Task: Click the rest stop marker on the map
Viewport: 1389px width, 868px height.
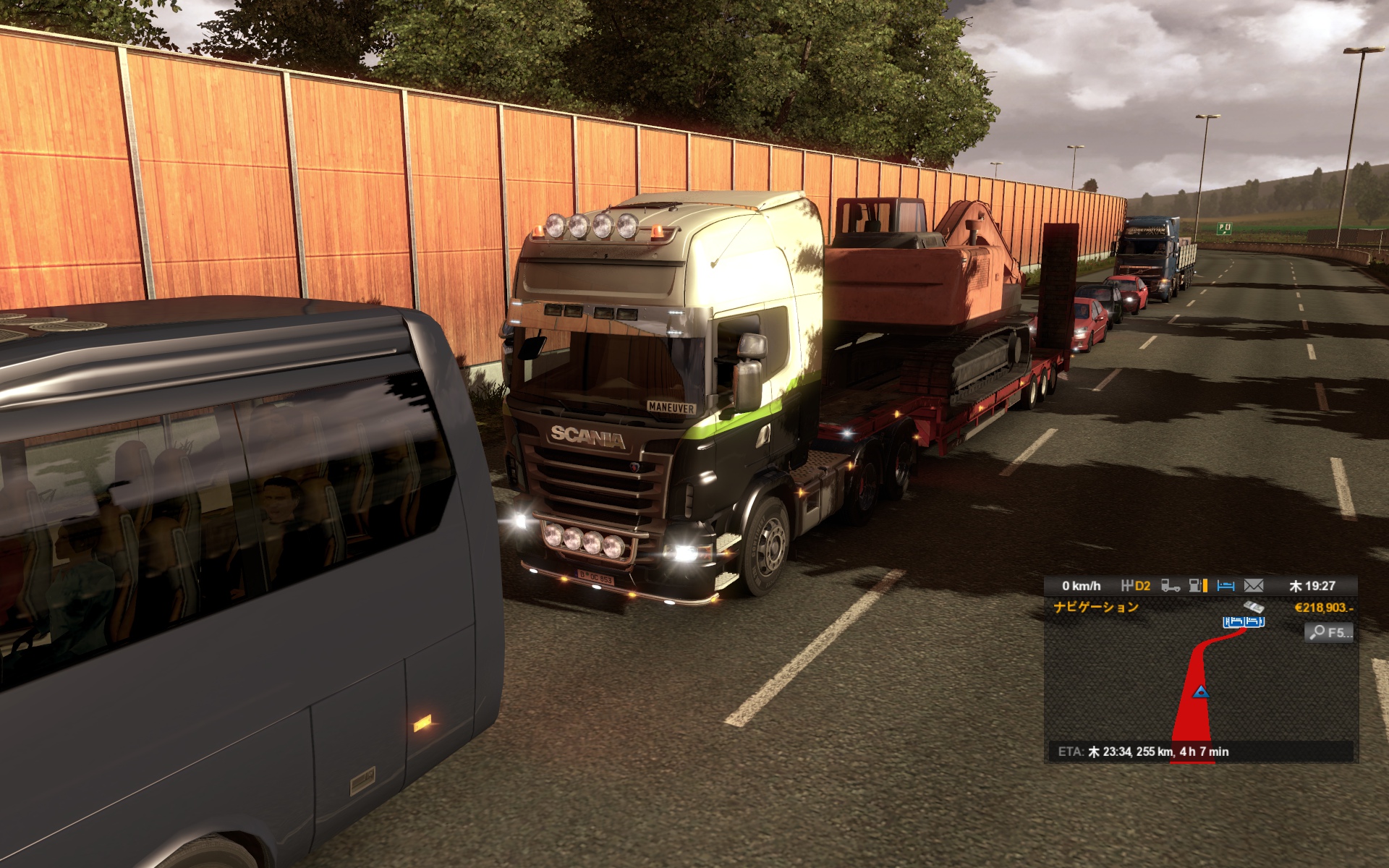Action: tap(1244, 621)
